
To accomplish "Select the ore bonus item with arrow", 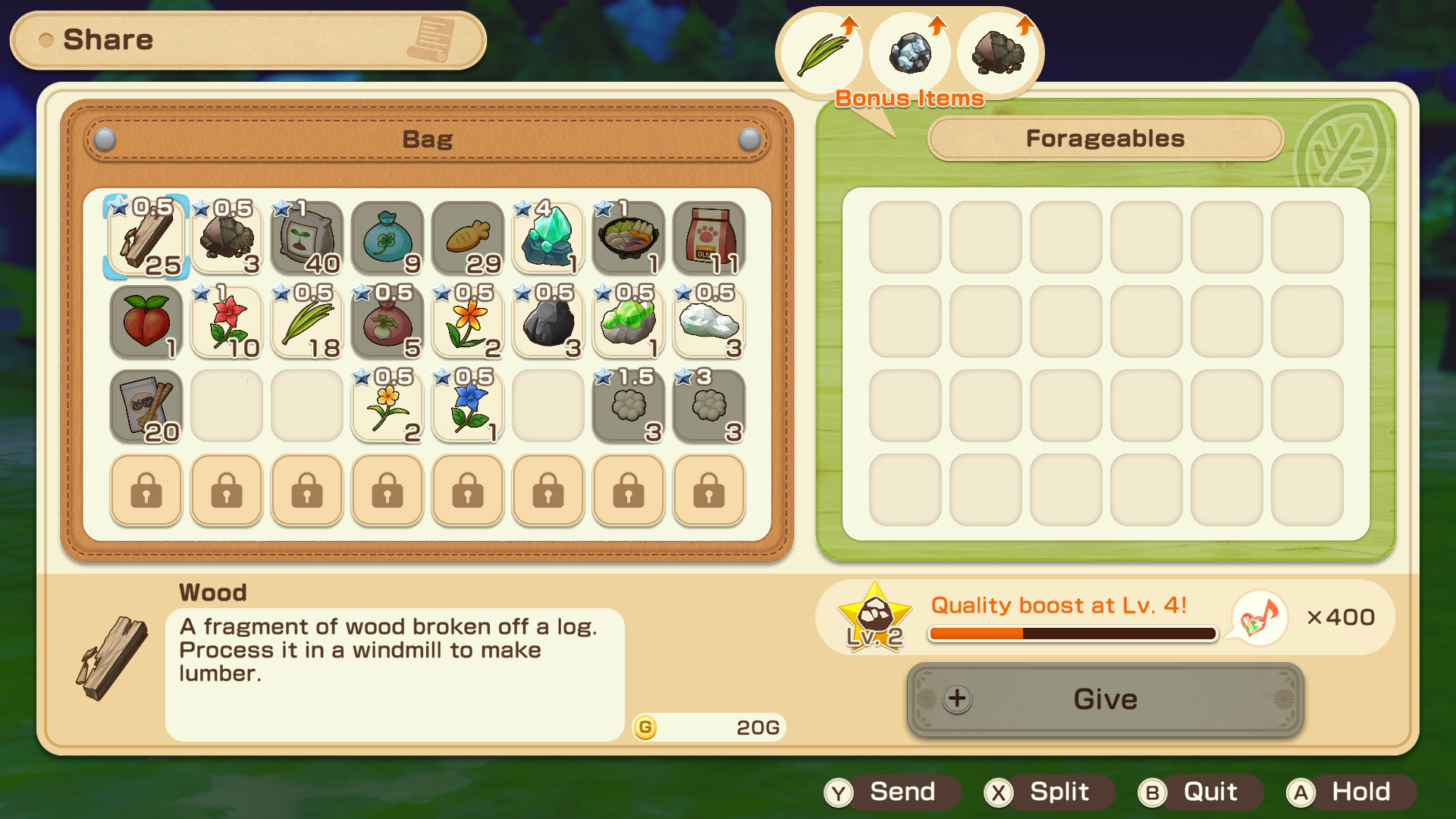I will [x=910, y=52].
